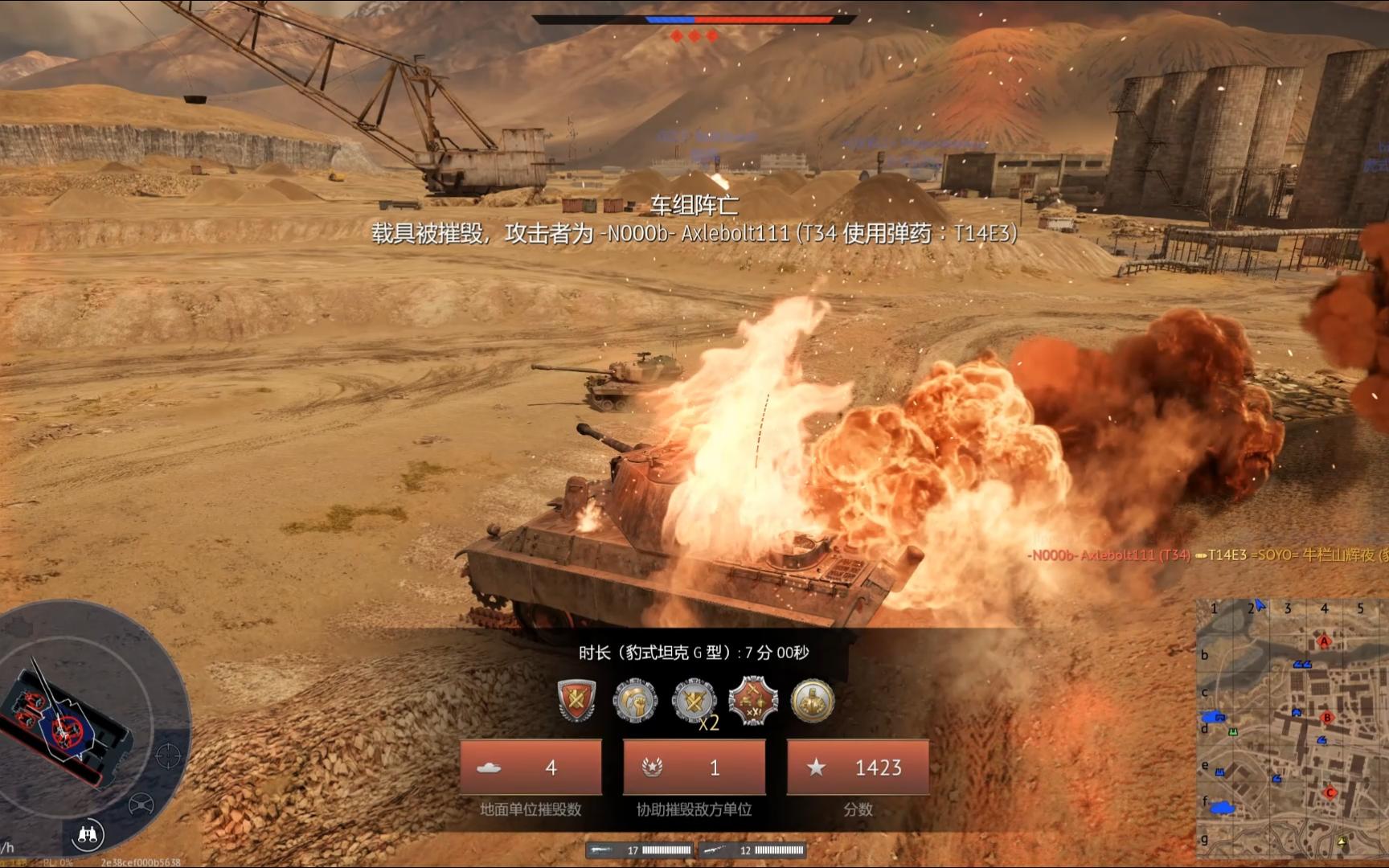Click the steering wheel driver icon

coord(141,803)
